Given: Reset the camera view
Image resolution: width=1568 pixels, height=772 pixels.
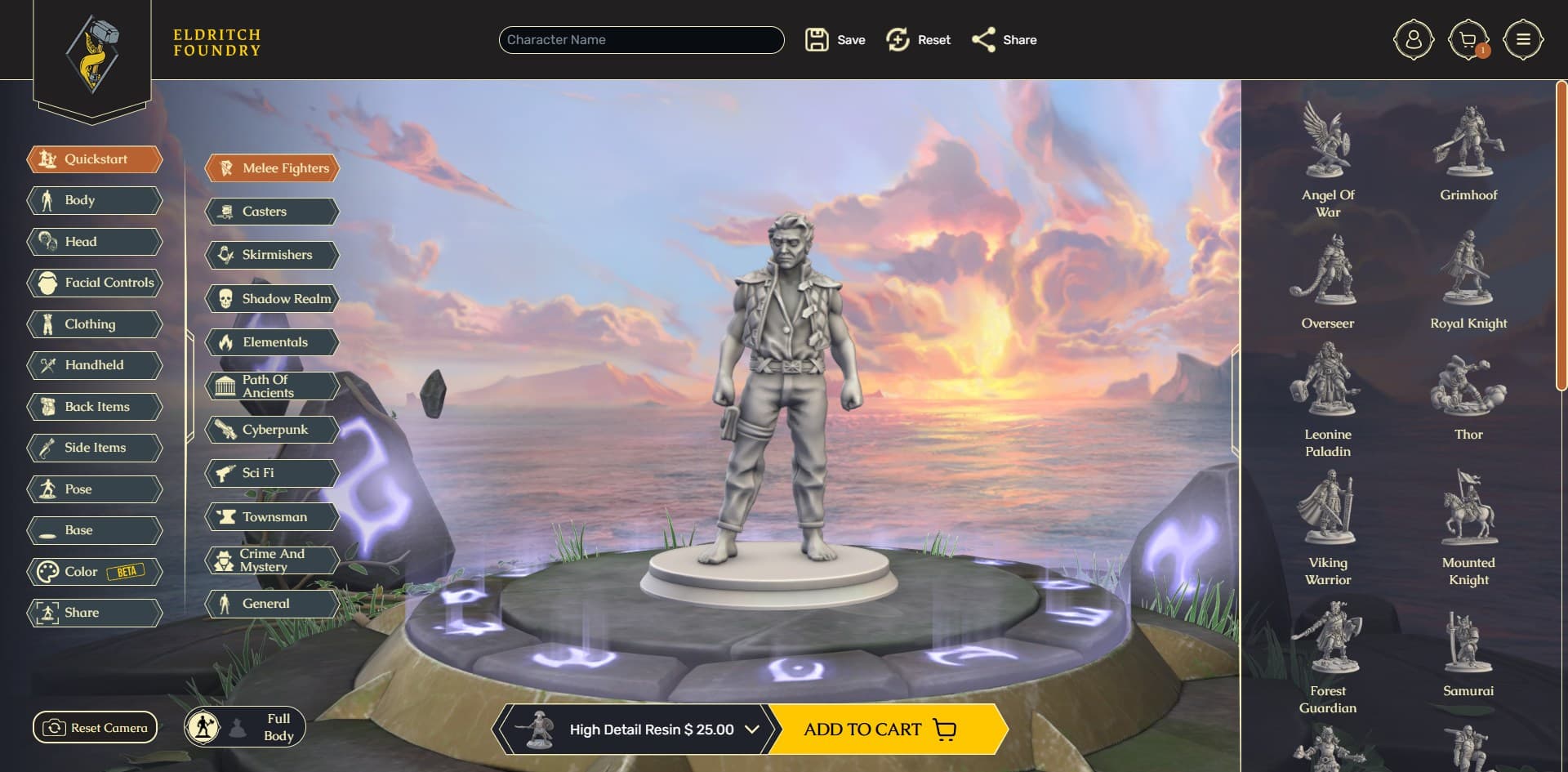Looking at the screenshot, I should pyautogui.click(x=95, y=728).
